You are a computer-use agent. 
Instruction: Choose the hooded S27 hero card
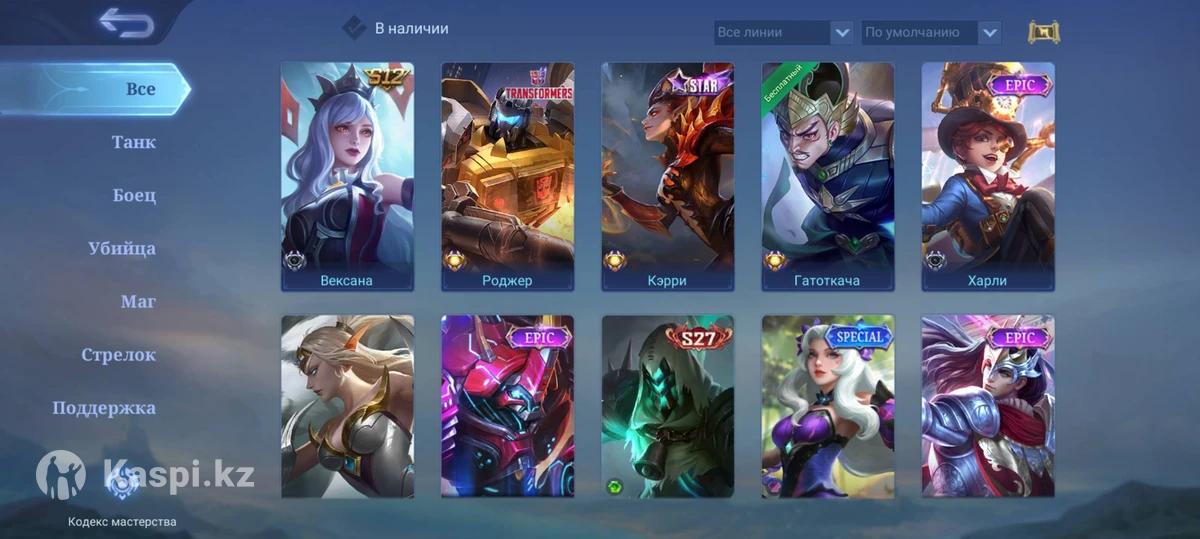coord(667,406)
